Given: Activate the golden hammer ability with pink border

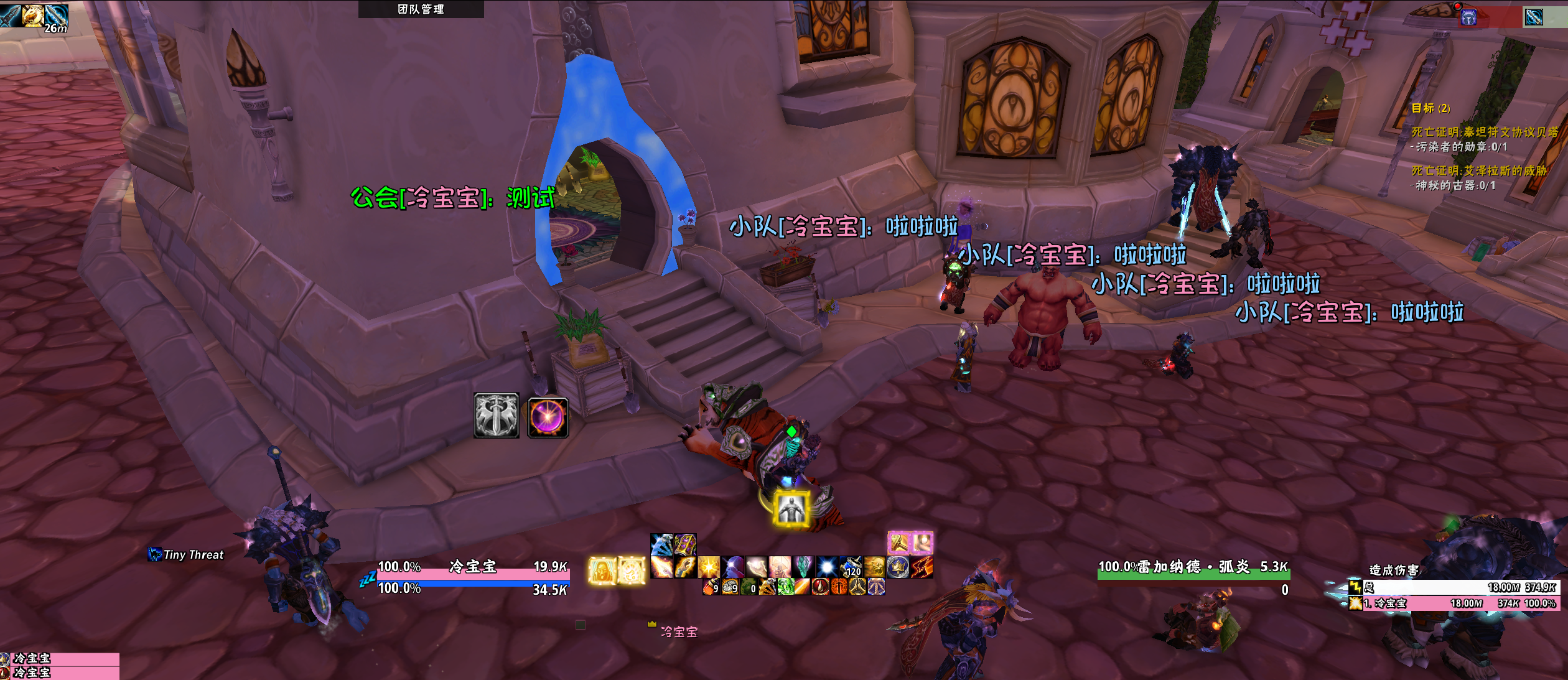Looking at the screenshot, I should coord(899,543).
